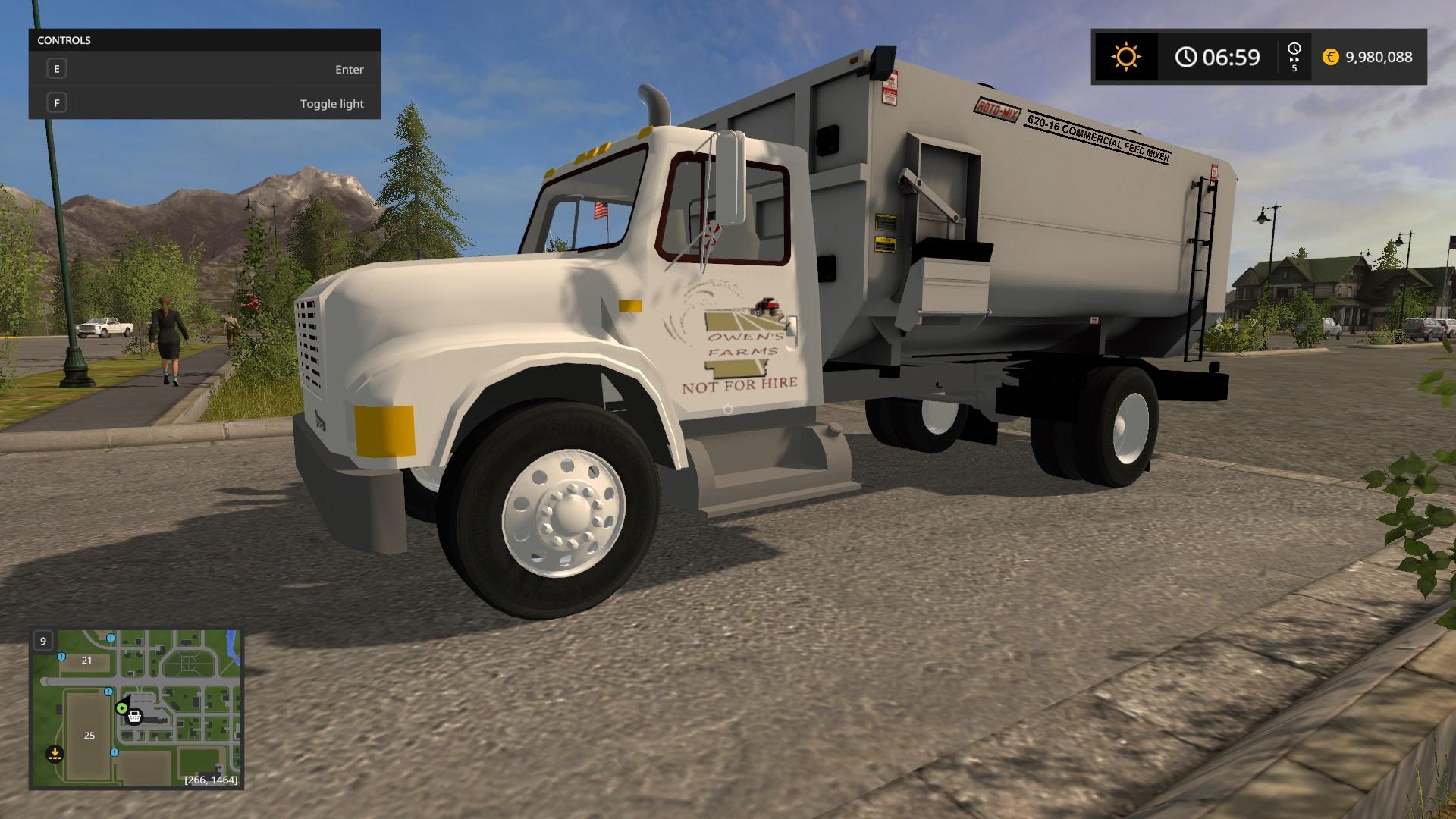Click the E key badge in the Controls panel
The width and height of the screenshot is (1456, 819).
point(56,68)
